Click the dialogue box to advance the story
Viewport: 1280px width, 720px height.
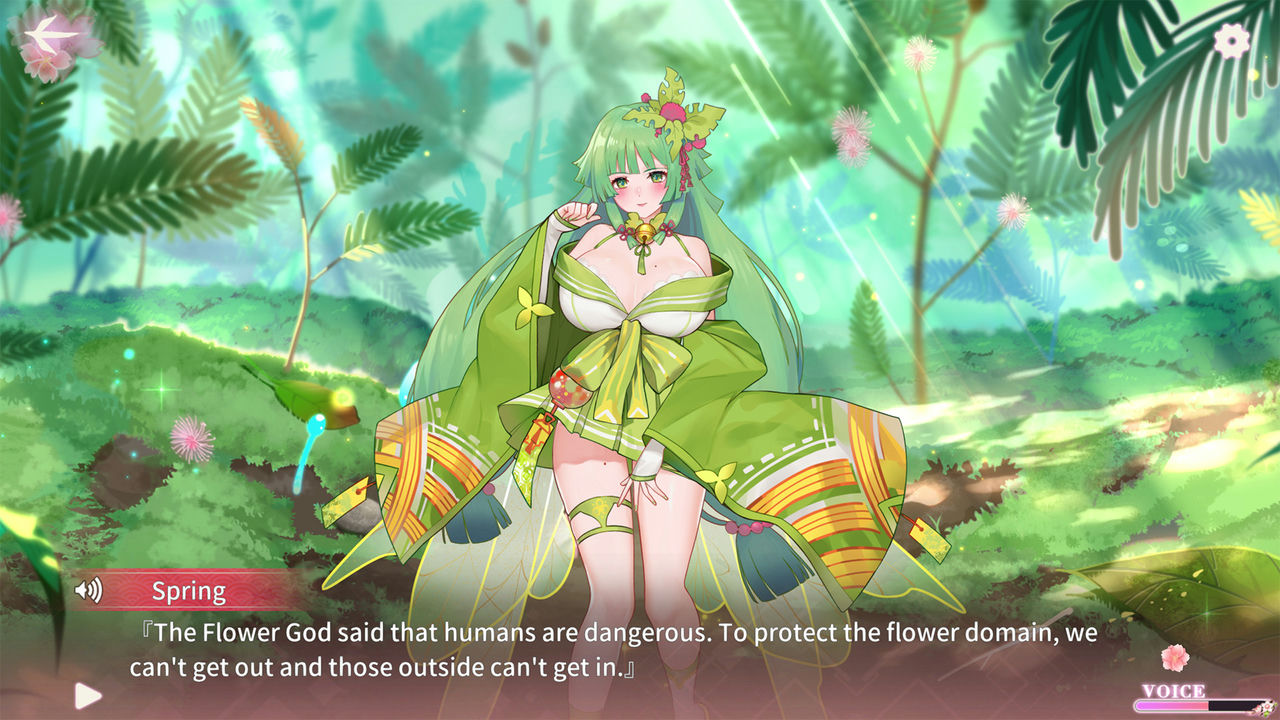[600, 650]
